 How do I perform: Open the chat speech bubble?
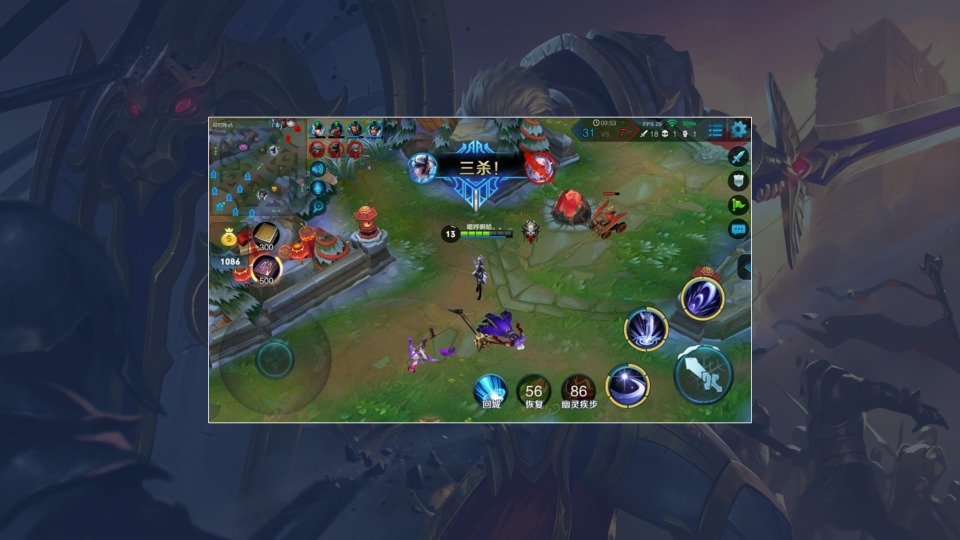[x=738, y=229]
